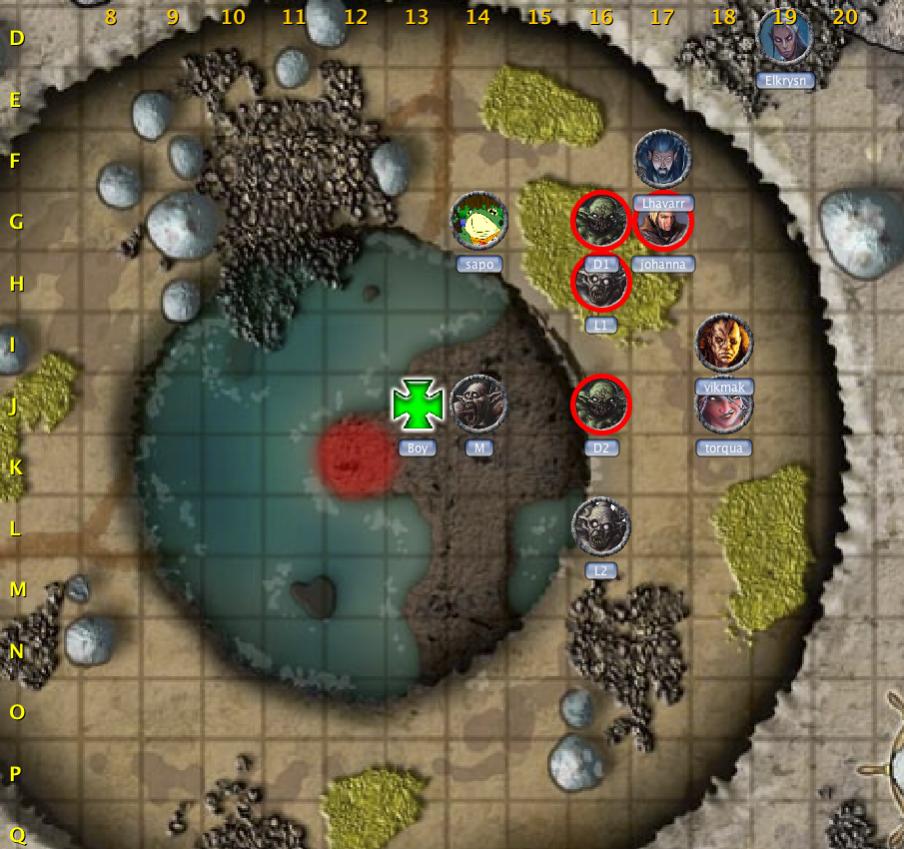Select enemy token L1
The width and height of the screenshot is (904, 849).
point(601,283)
